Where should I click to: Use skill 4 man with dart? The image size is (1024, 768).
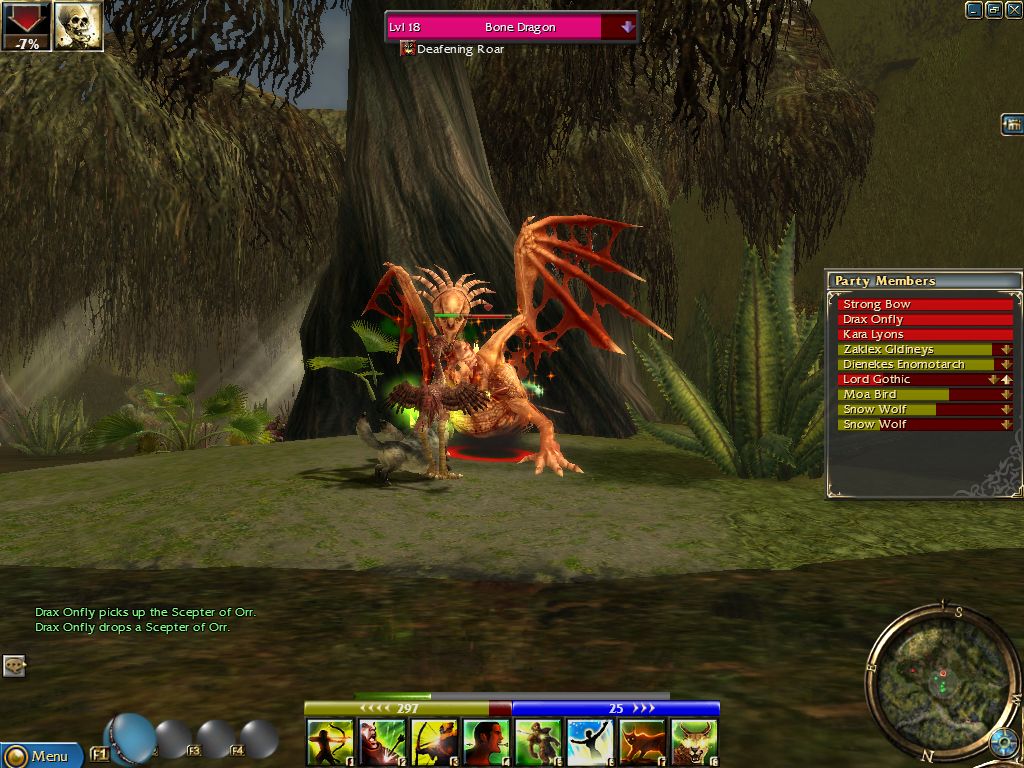(486, 742)
